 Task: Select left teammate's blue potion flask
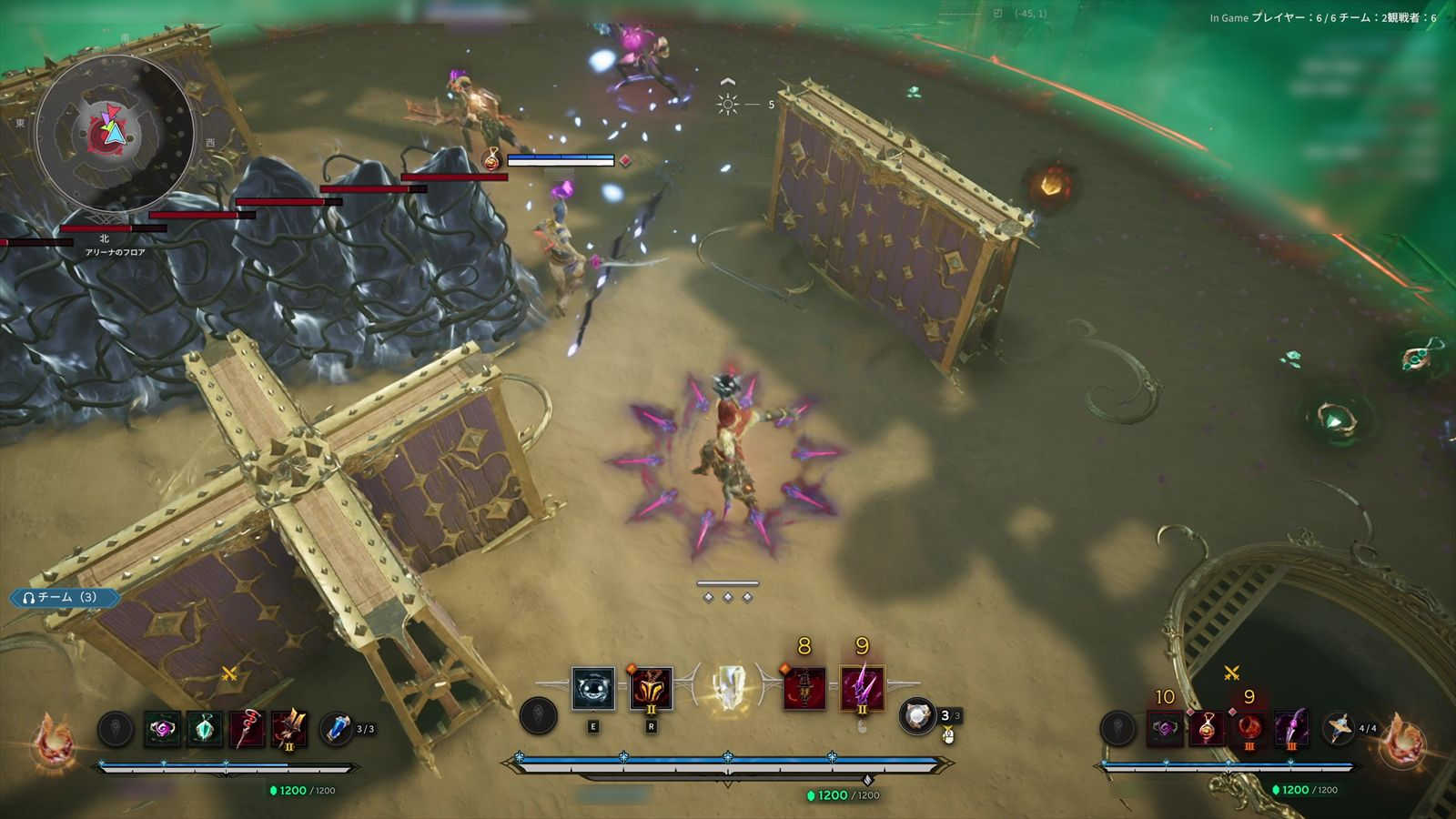click(x=337, y=729)
